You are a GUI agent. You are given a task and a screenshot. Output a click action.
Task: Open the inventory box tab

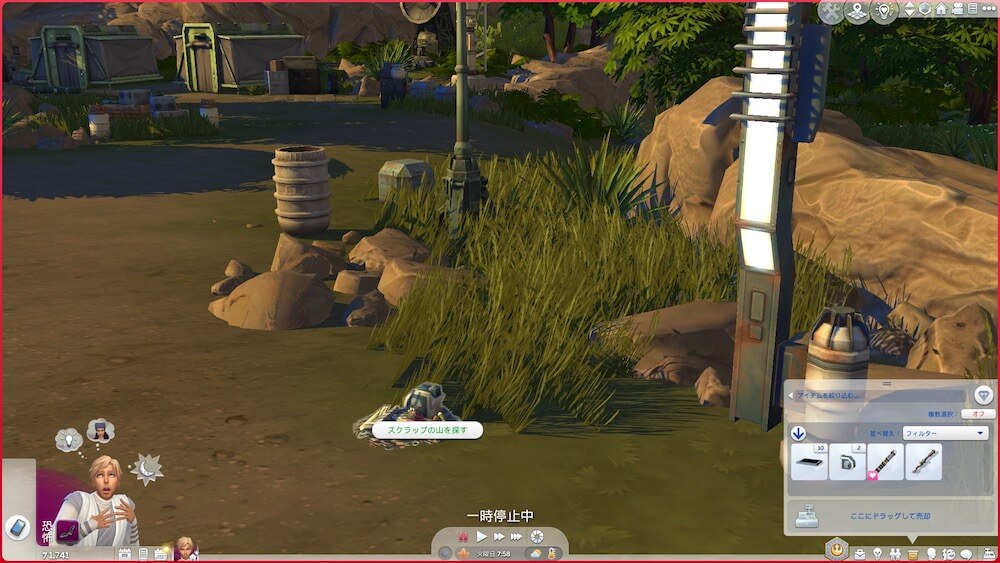tap(912, 553)
